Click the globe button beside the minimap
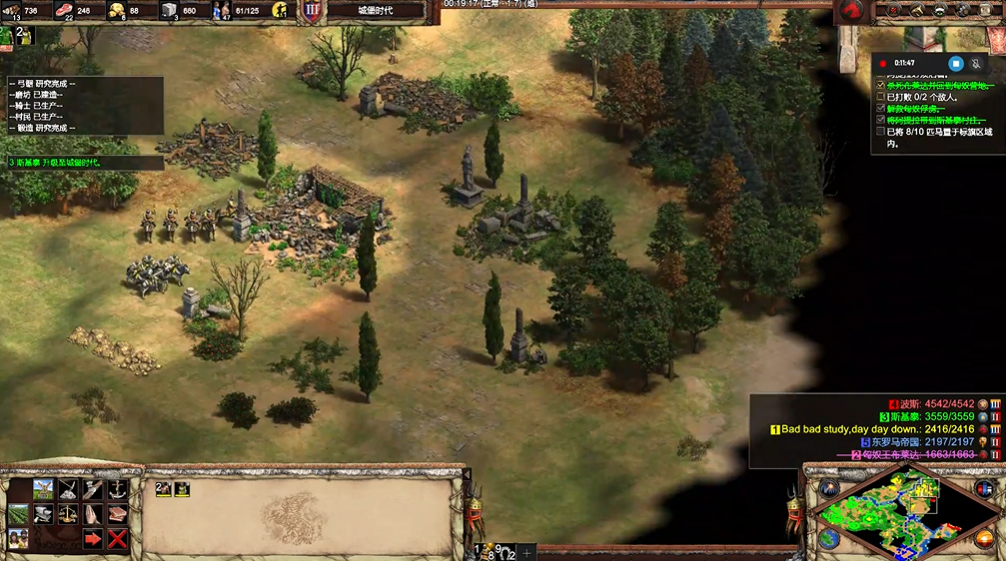Screen dimensions: 1006x561 (x=829, y=537)
